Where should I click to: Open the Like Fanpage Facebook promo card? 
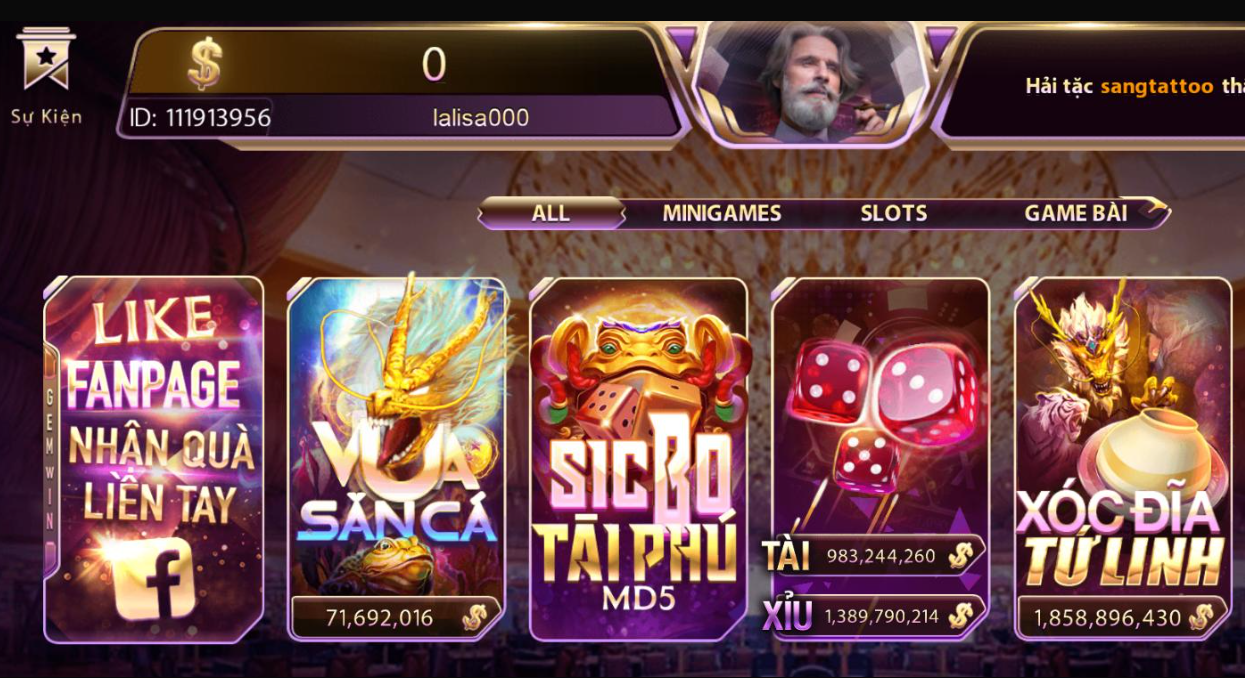click(x=154, y=459)
